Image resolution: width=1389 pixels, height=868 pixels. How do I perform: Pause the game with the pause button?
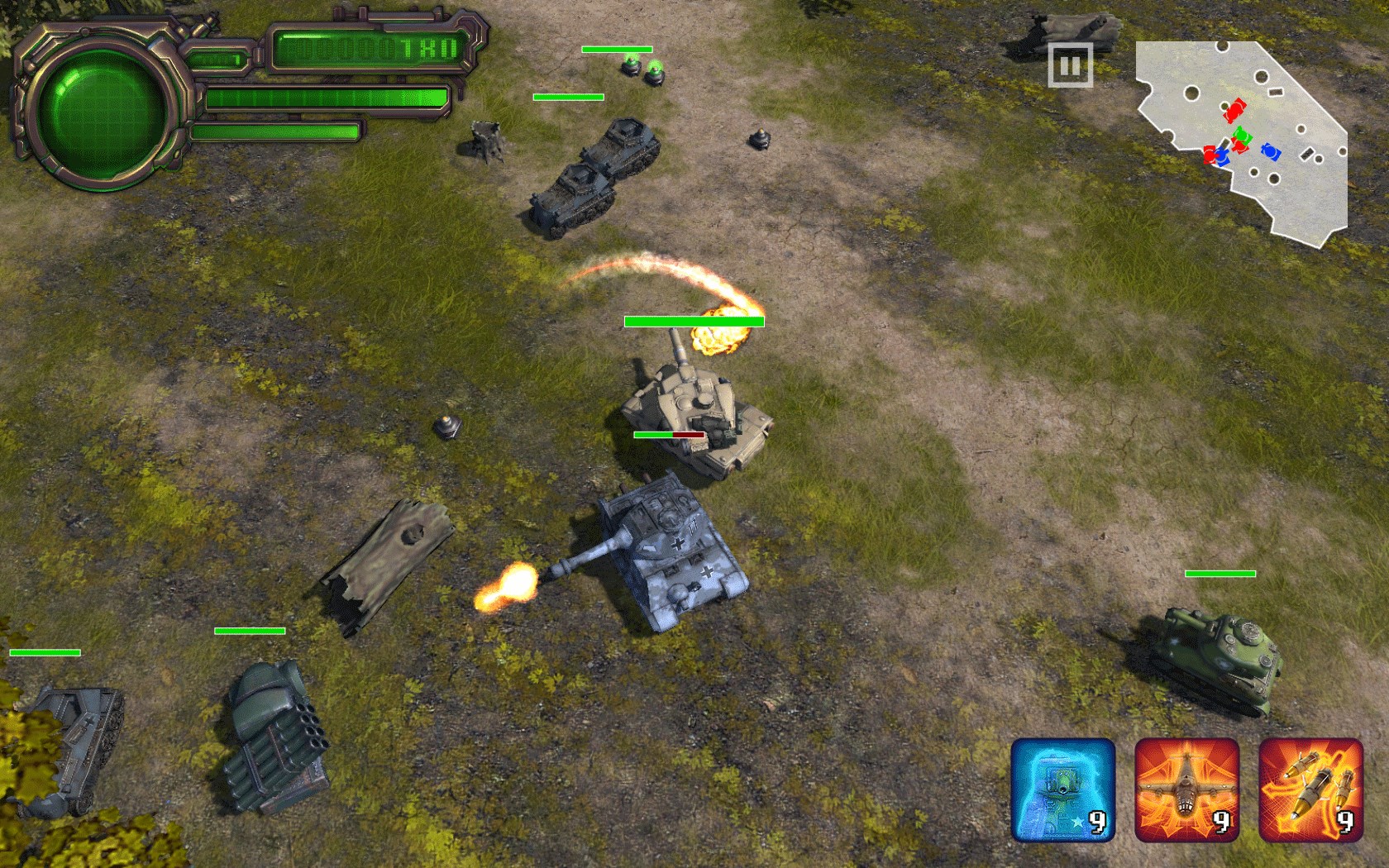point(1070,65)
